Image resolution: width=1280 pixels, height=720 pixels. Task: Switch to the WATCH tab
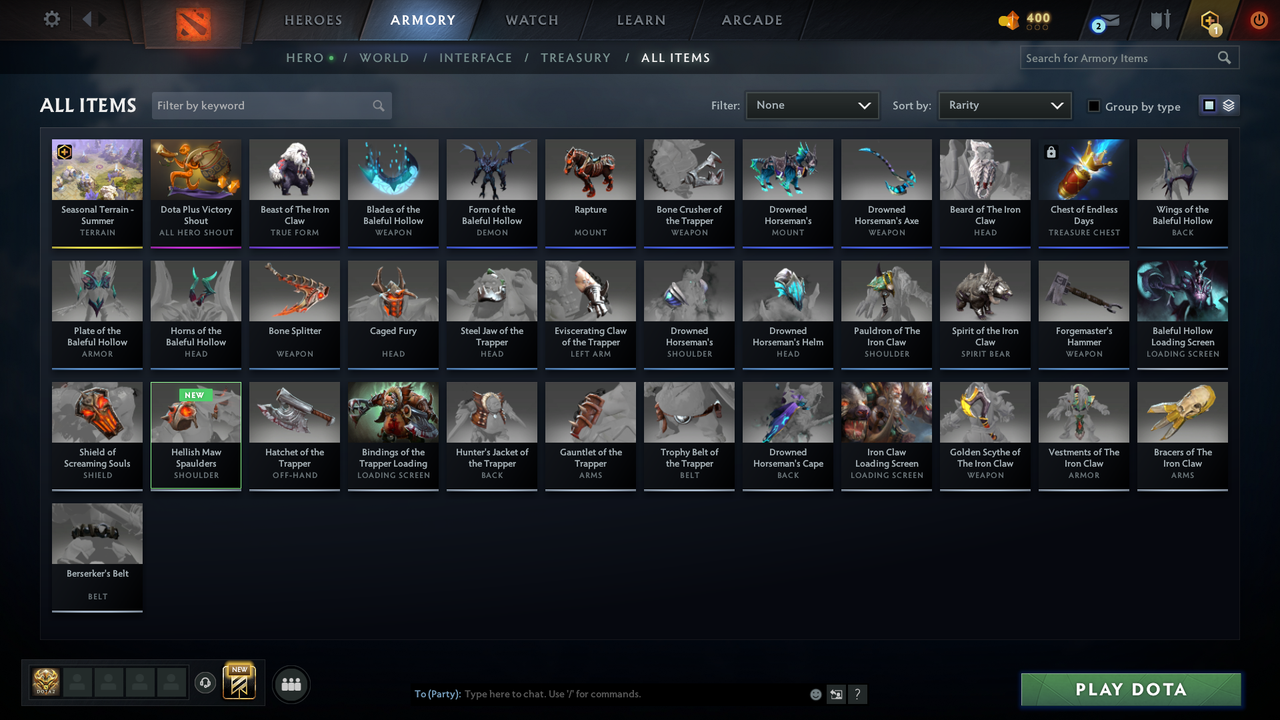(x=531, y=20)
